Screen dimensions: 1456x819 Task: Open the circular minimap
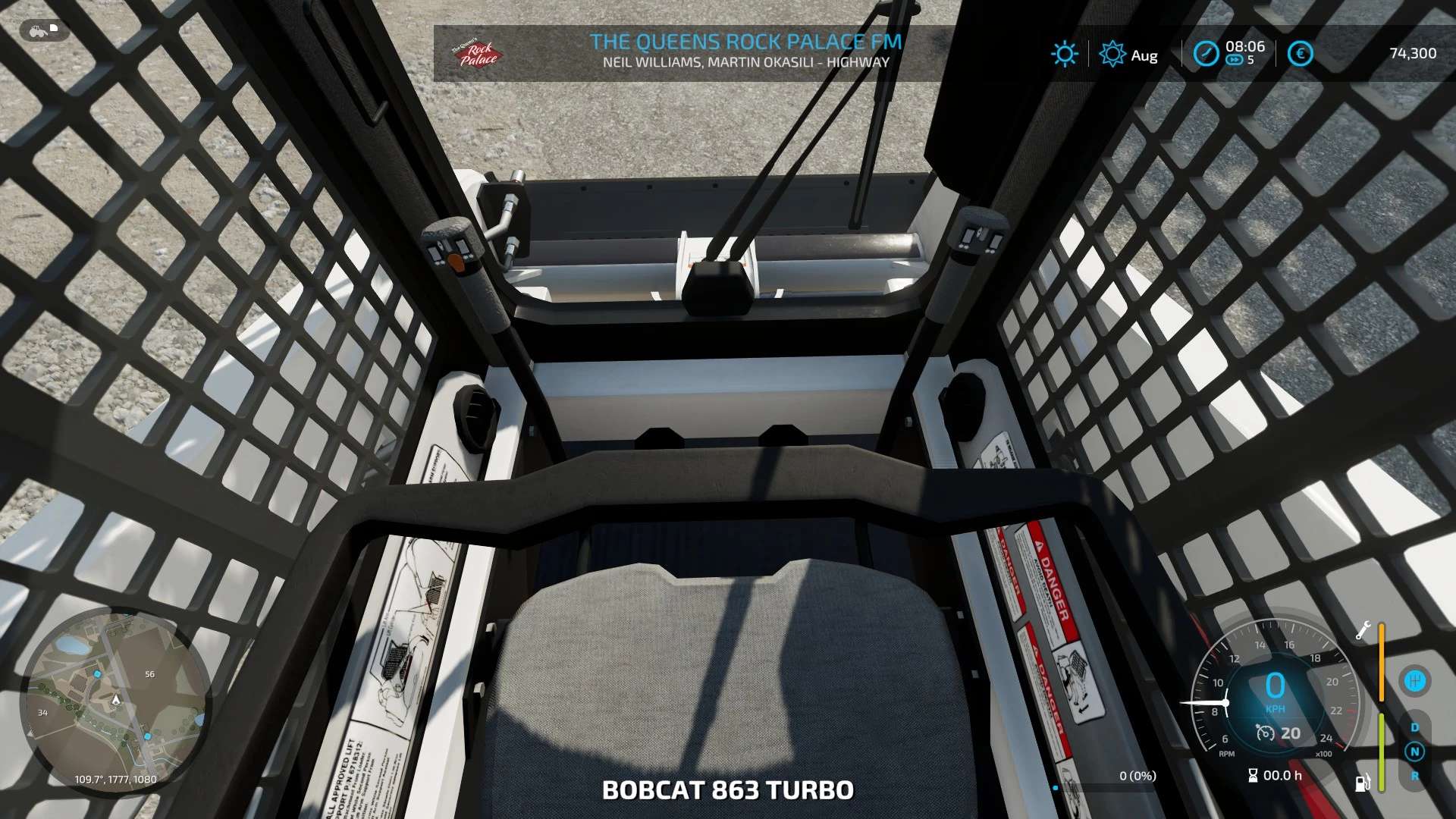pyautogui.click(x=116, y=699)
